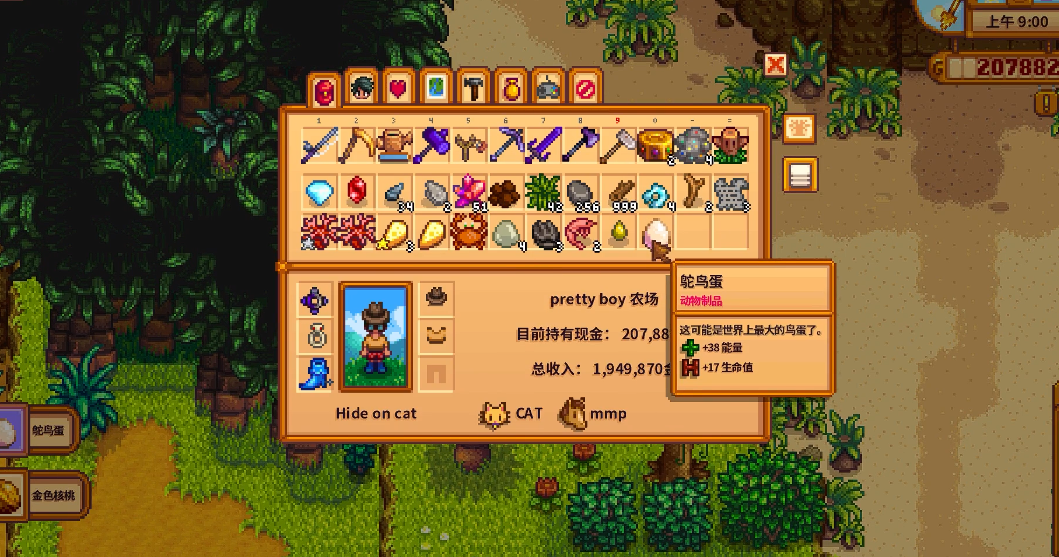
Task: Switch to the Skills tab
Action: click(x=361, y=88)
